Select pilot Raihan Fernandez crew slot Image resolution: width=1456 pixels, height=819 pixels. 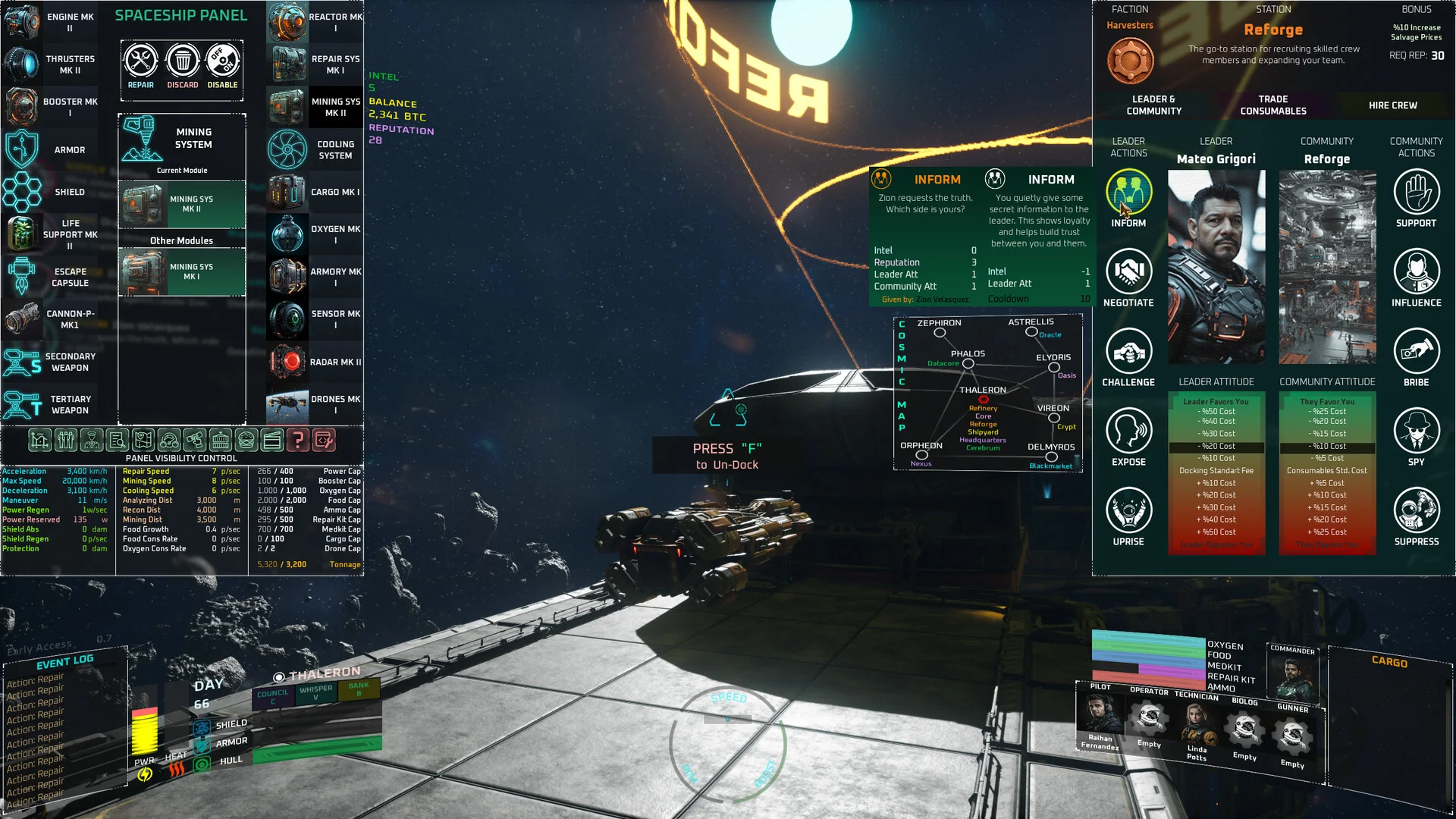coord(1100,720)
